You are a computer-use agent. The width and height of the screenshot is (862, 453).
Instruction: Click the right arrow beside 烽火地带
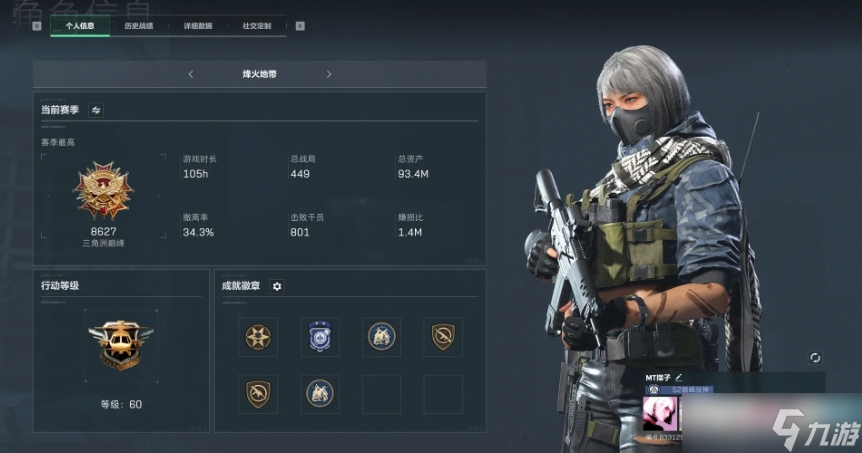329,74
